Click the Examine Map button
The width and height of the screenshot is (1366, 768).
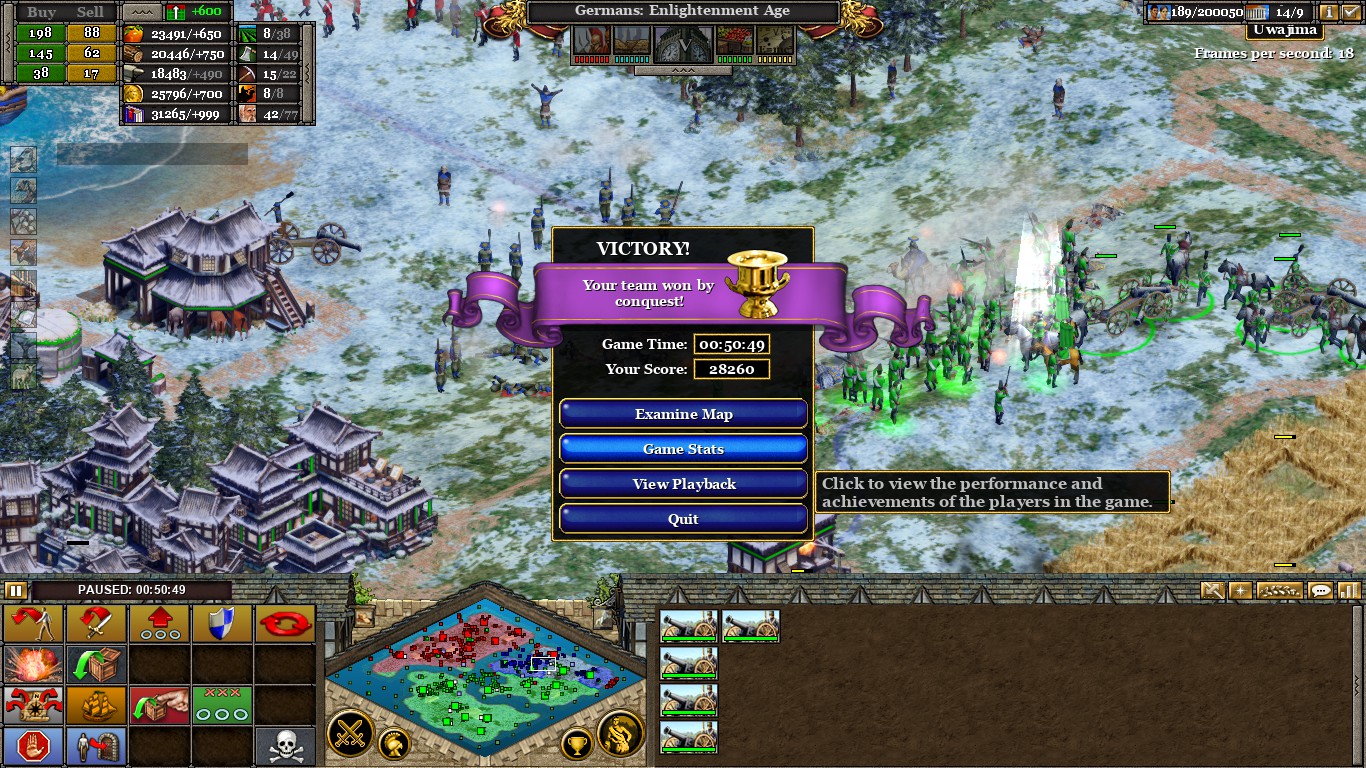683,413
